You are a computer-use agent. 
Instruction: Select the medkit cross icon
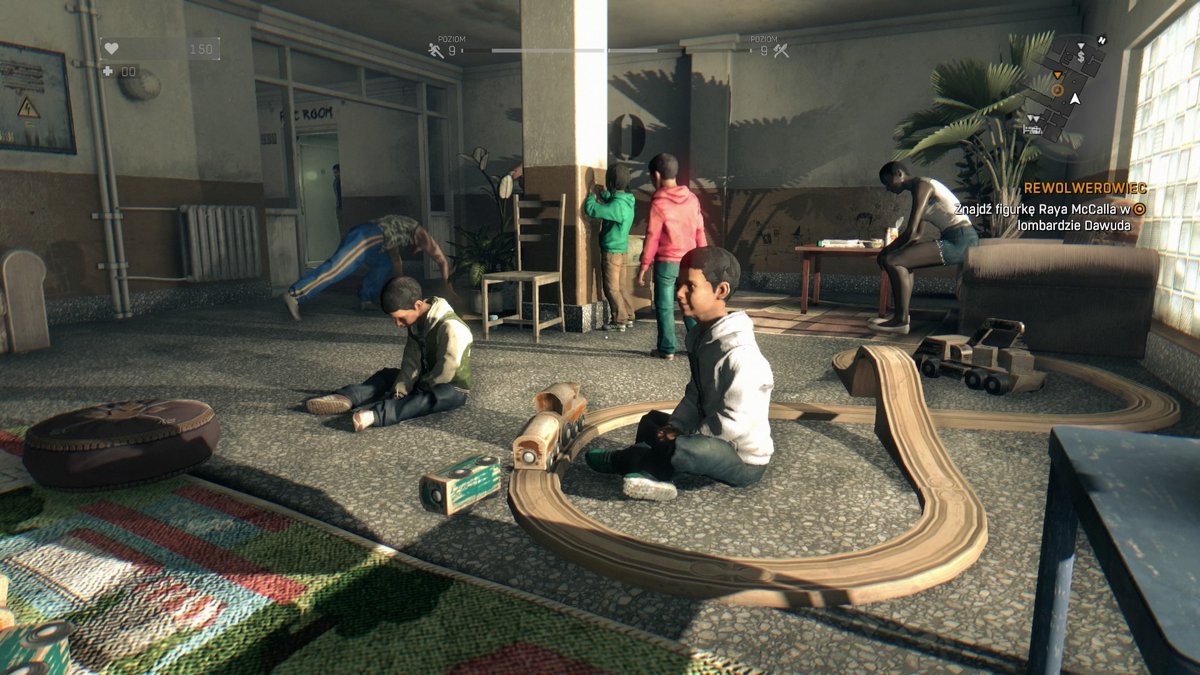pos(108,71)
